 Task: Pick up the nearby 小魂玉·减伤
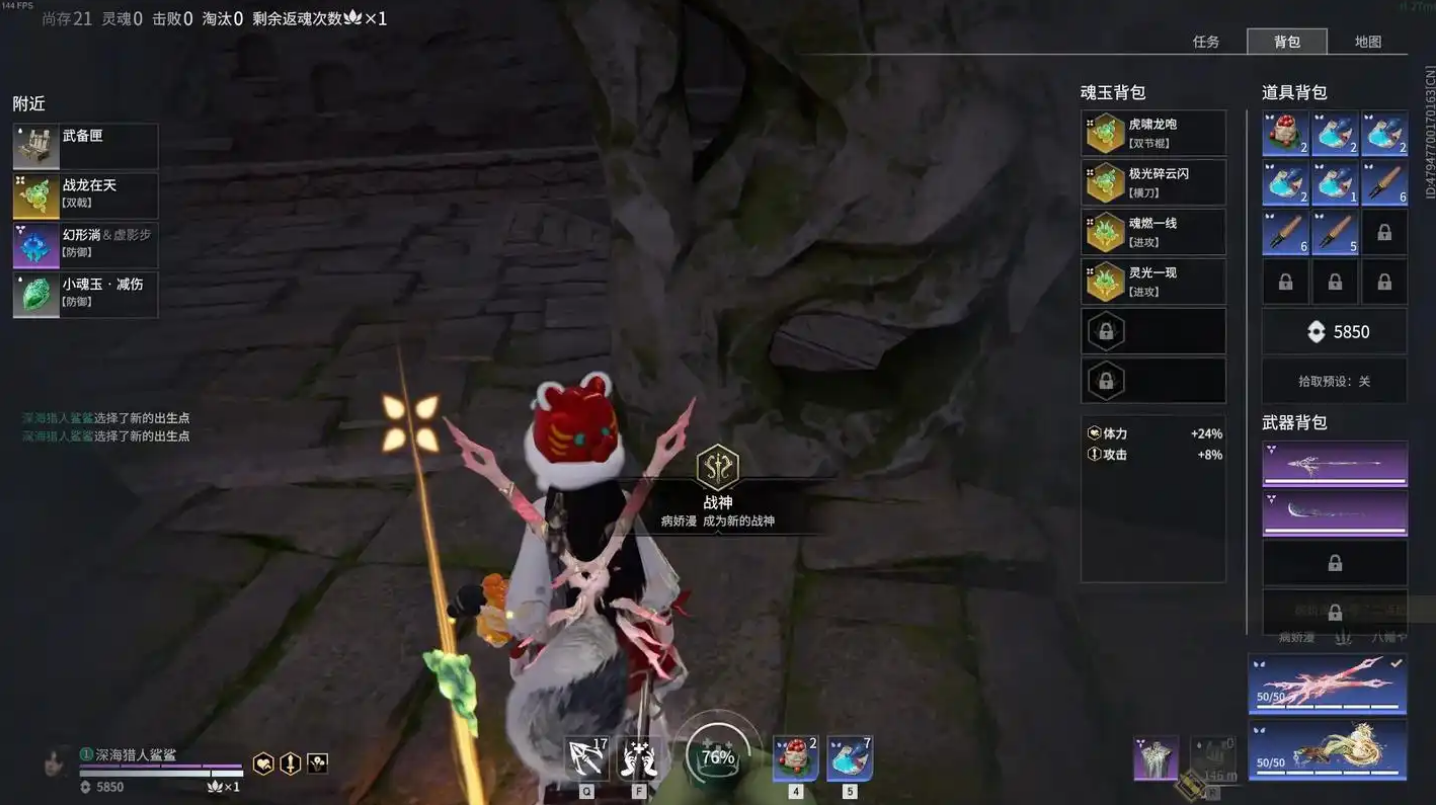click(x=85, y=294)
